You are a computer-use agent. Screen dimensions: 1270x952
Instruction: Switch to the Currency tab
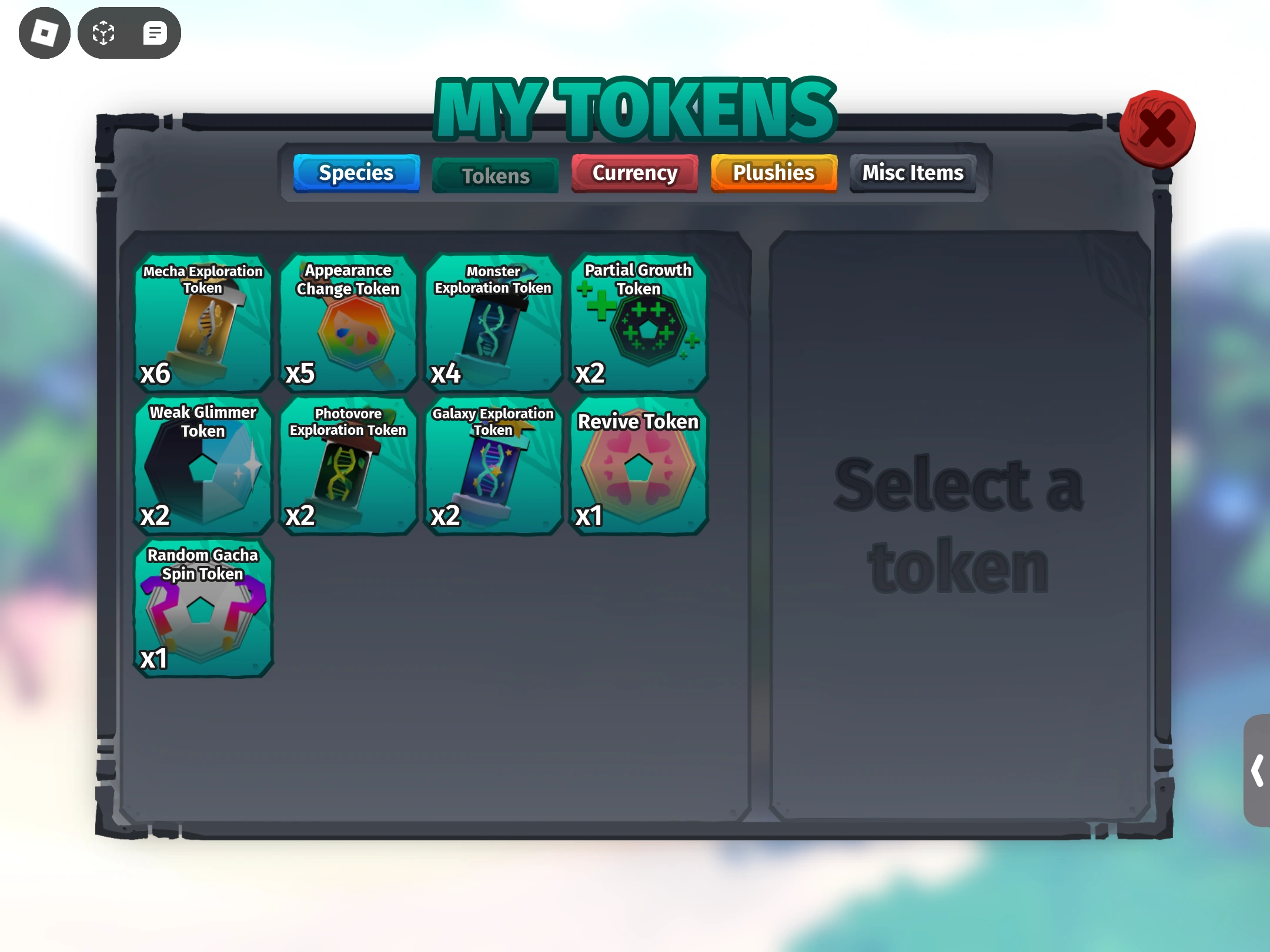[634, 173]
